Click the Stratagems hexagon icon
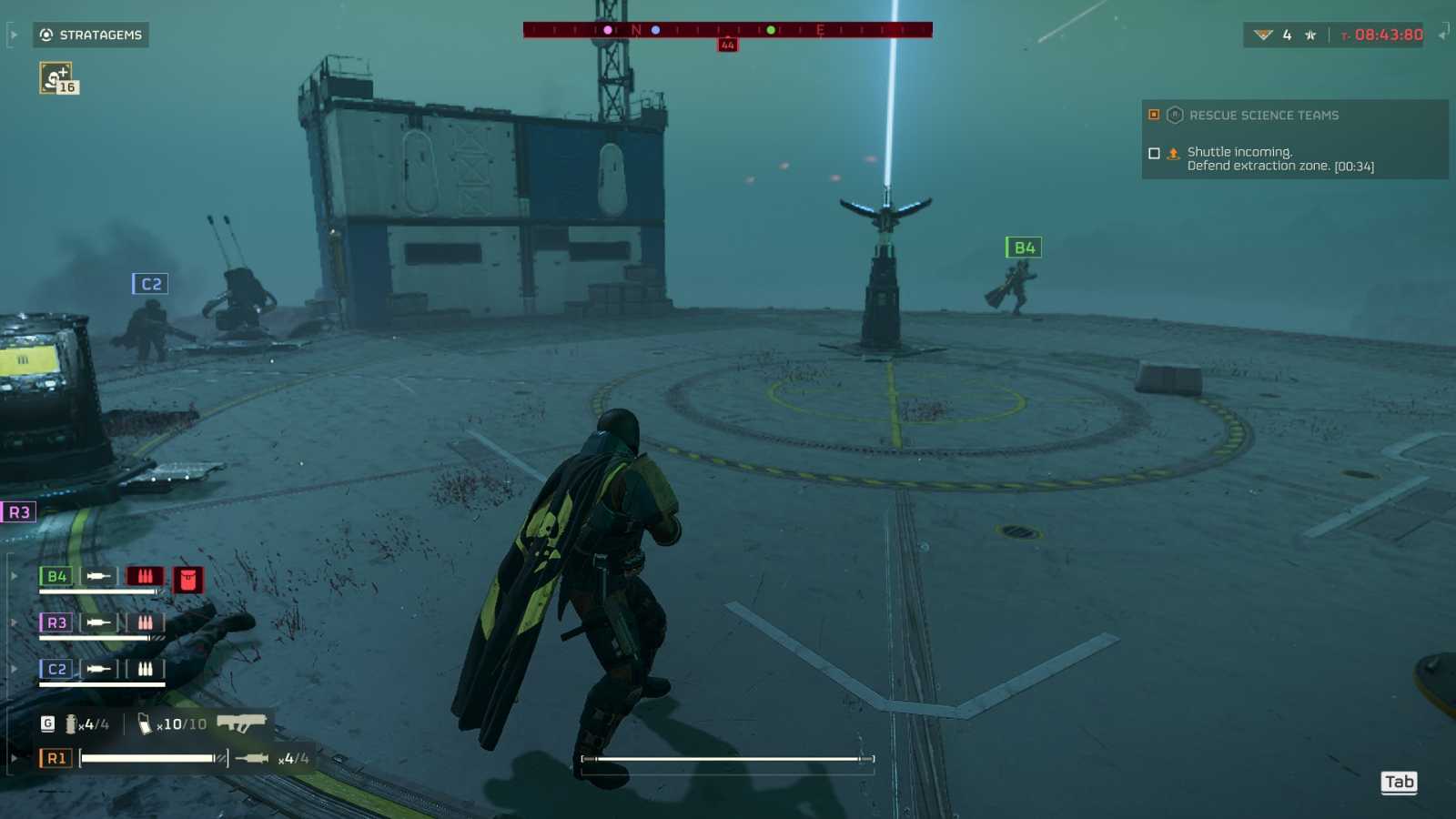Image resolution: width=1456 pixels, height=819 pixels. pyautogui.click(x=46, y=35)
